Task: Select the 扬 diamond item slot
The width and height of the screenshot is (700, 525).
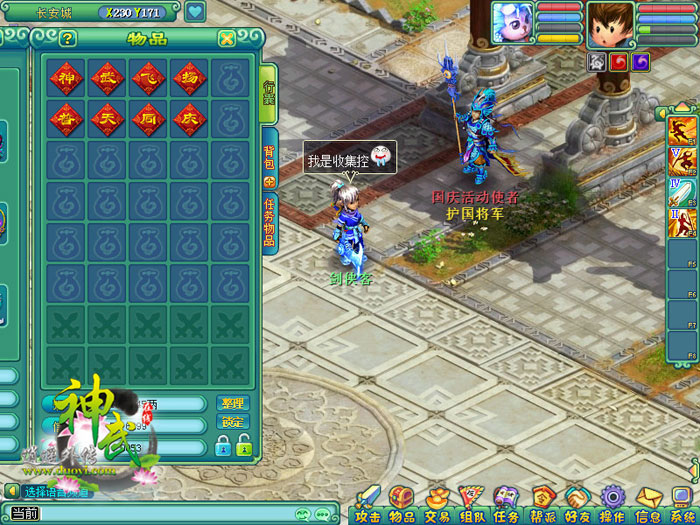Action: [x=189, y=78]
